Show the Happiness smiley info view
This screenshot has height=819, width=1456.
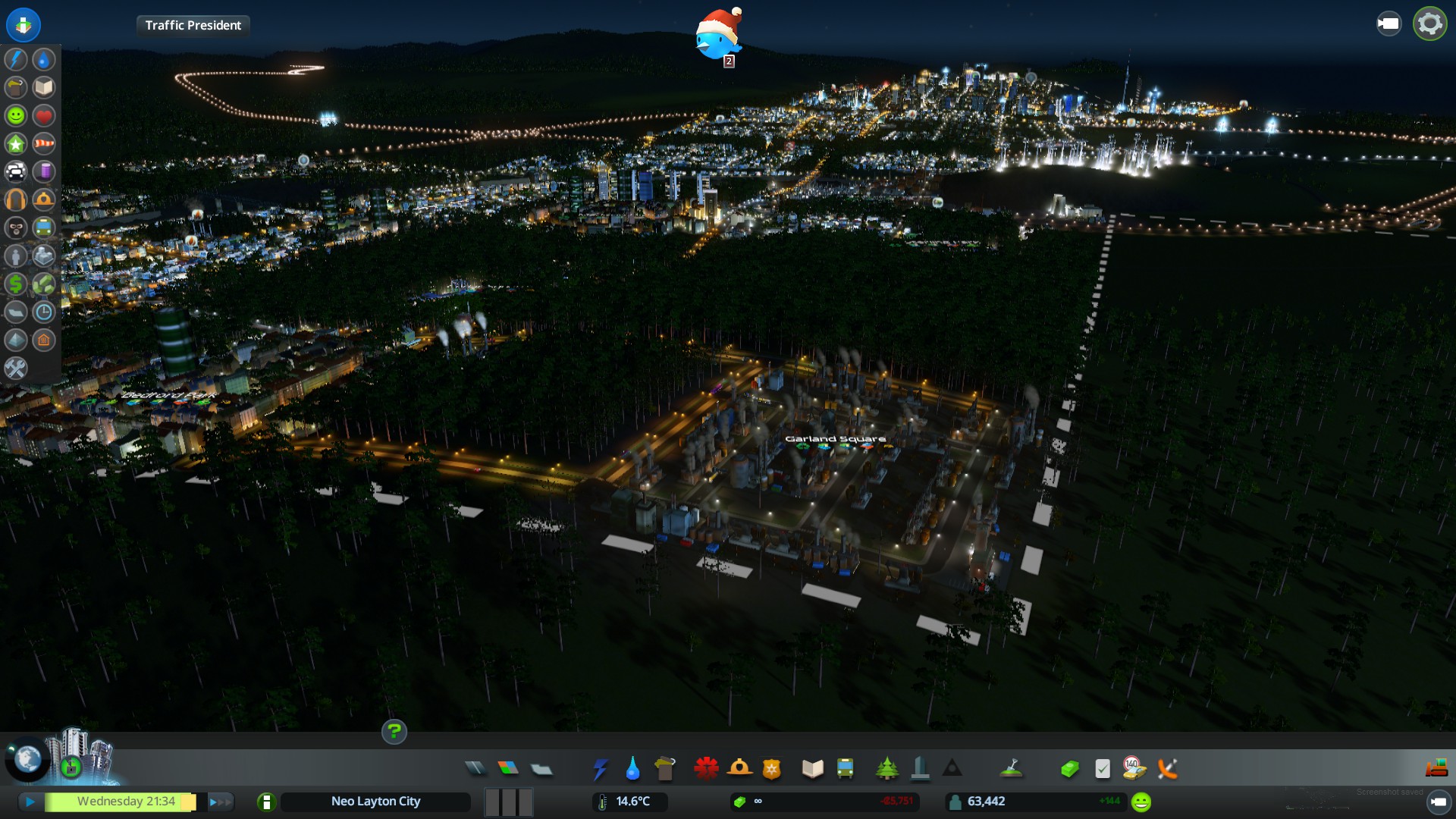pos(16,115)
